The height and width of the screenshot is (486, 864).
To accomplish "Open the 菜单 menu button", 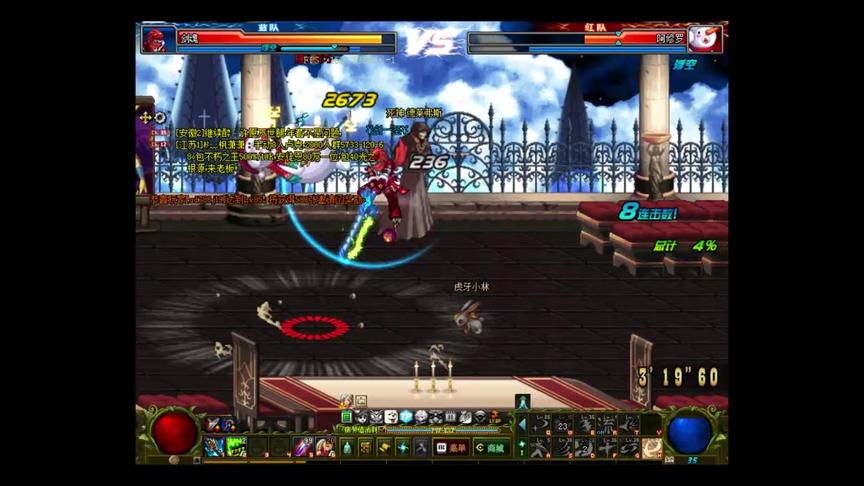I will click(452, 448).
